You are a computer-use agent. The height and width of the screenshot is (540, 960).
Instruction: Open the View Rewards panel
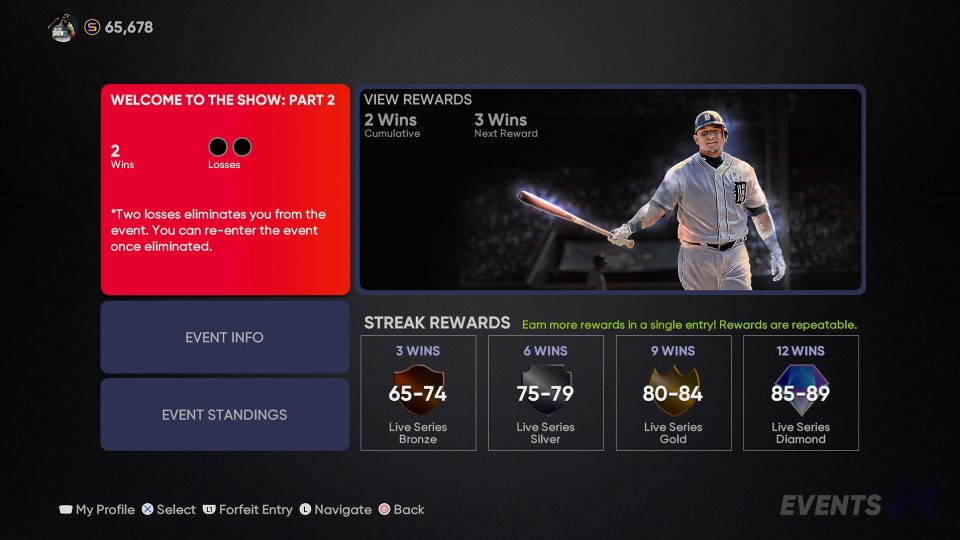click(611, 189)
